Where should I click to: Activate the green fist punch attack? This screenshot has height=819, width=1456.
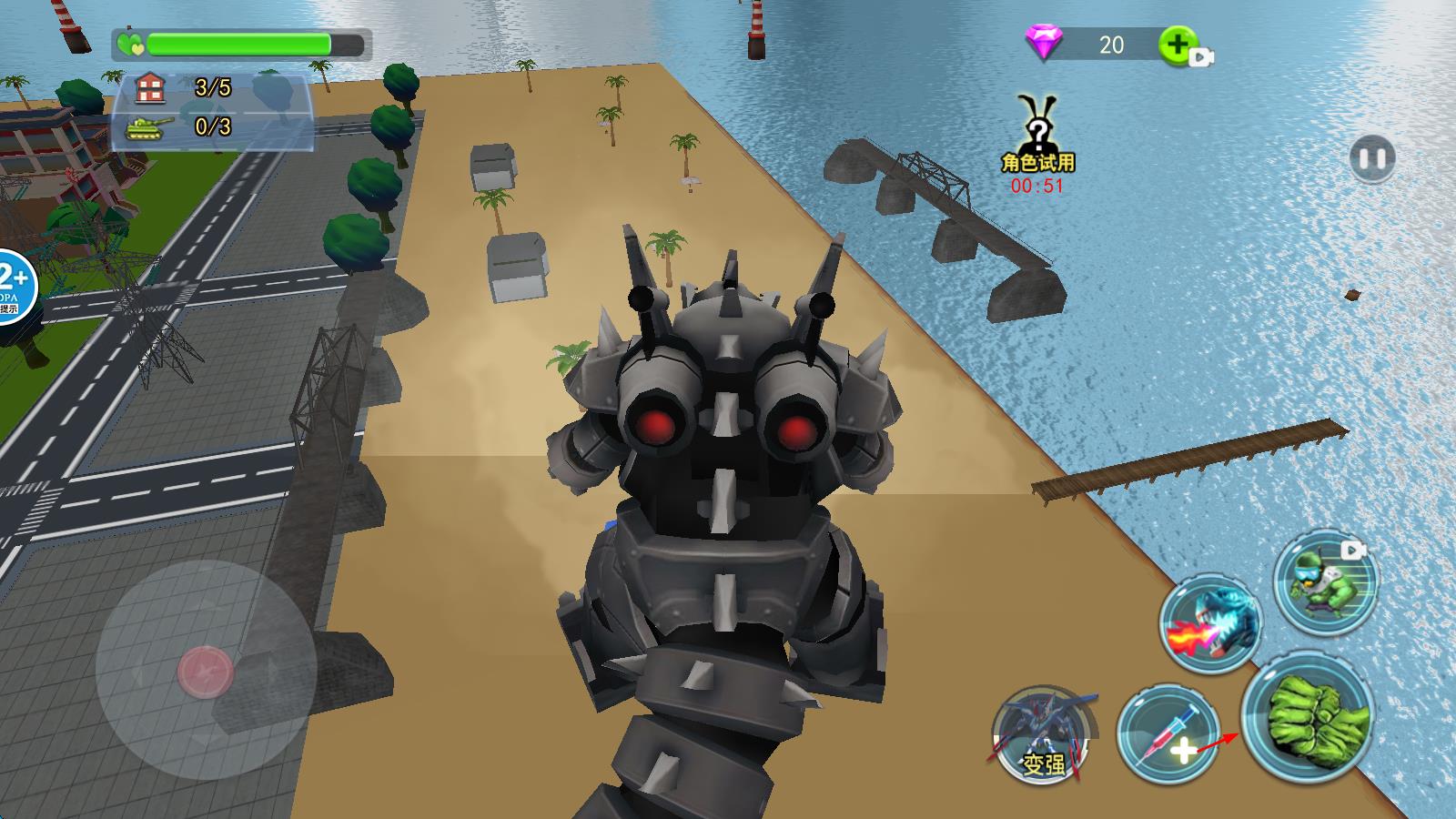(x=1307, y=718)
